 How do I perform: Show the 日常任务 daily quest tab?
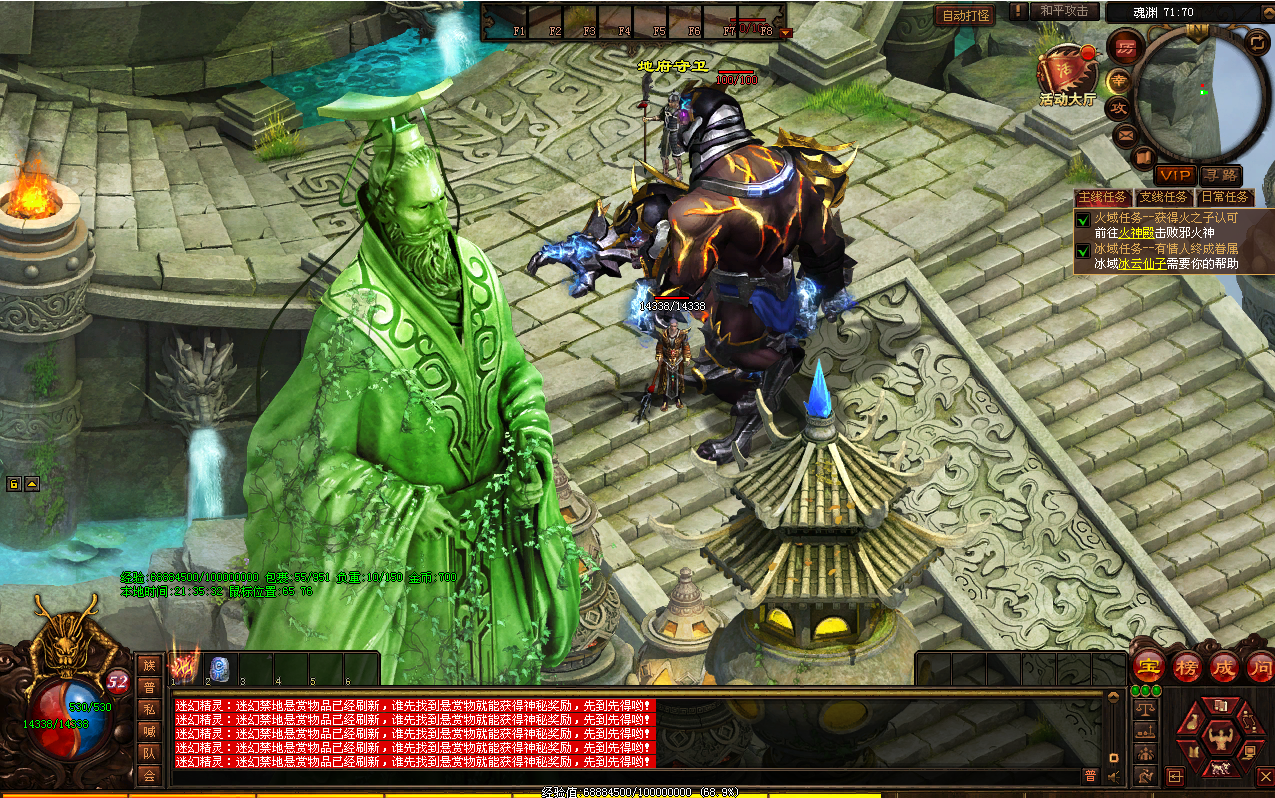(1224, 198)
